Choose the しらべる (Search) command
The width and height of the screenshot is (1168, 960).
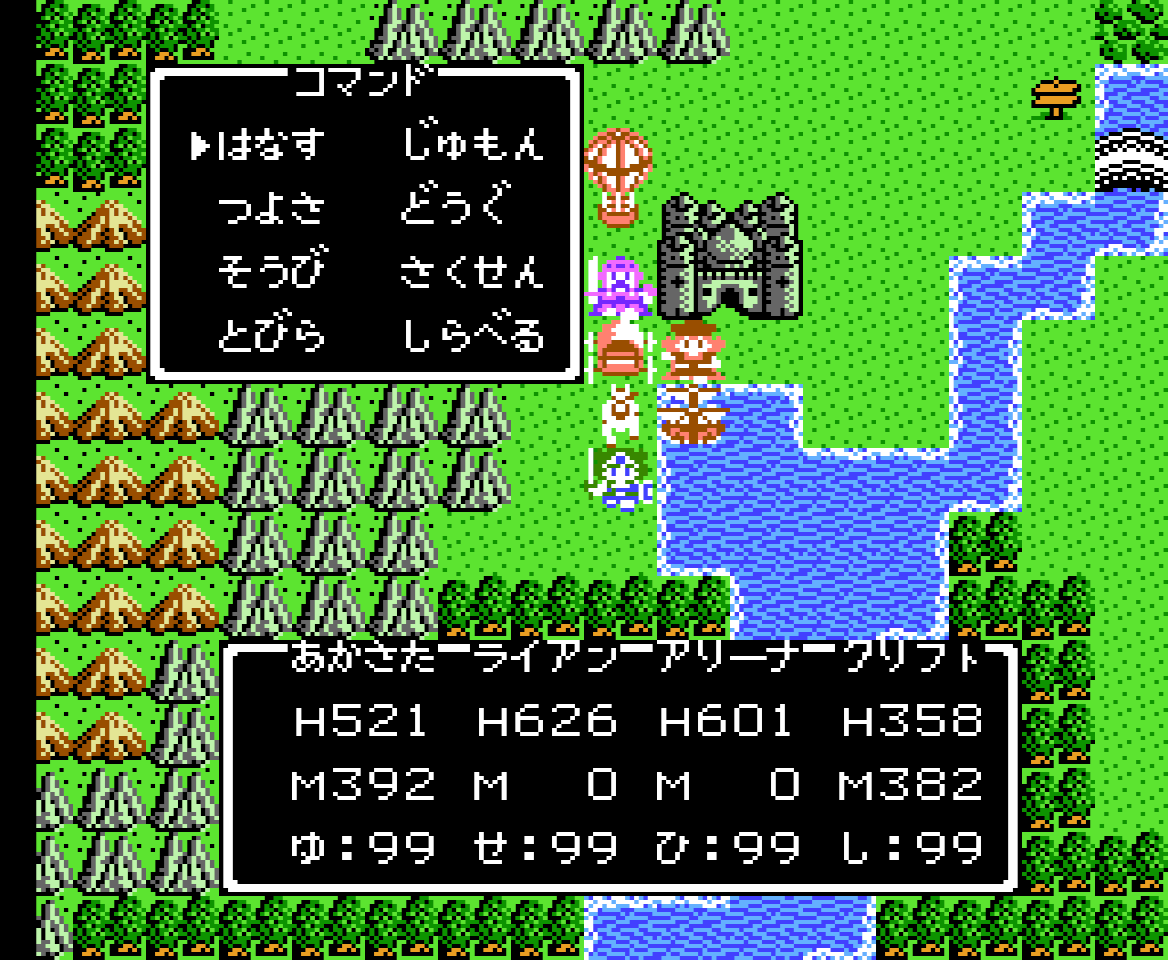click(473, 336)
